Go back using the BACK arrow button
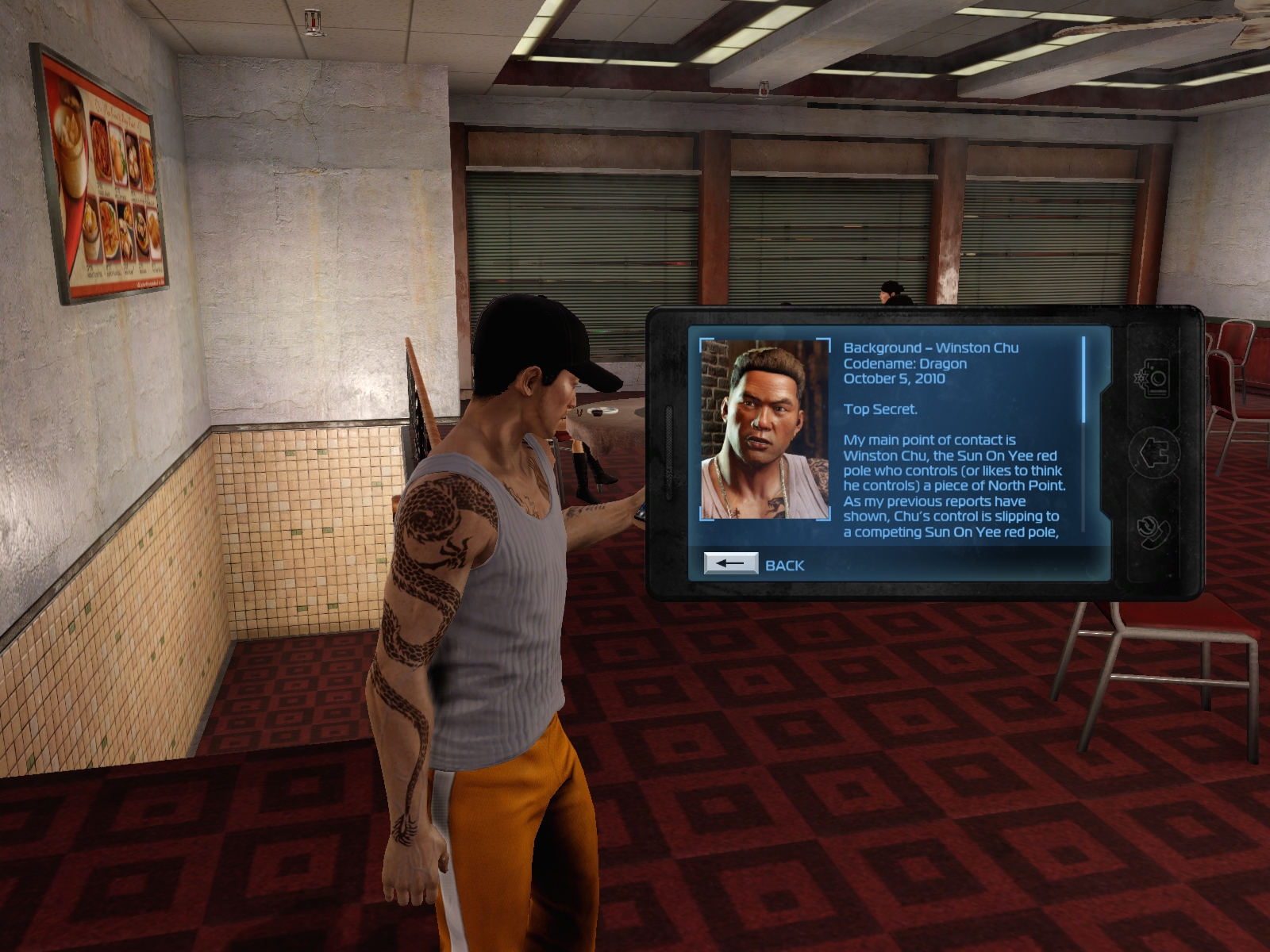This screenshot has width=1270, height=952. (x=730, y=564)
